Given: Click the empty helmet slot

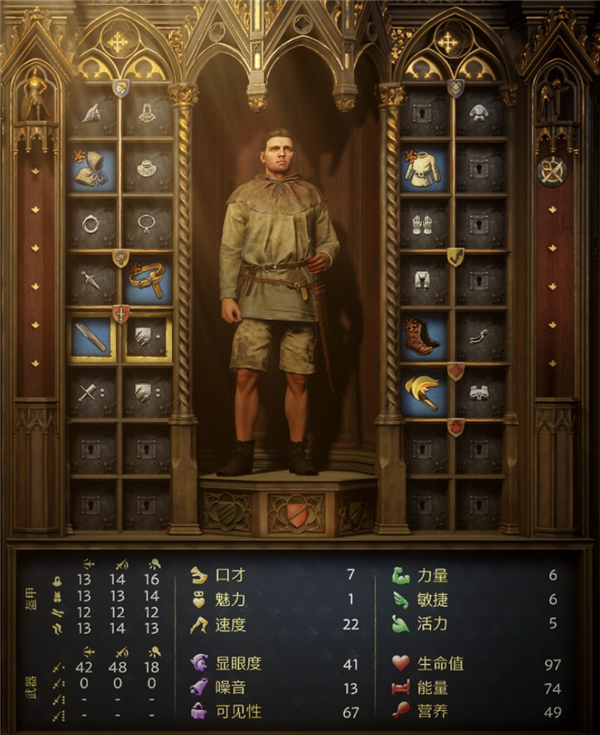Looking at the screenshot, I should [91, 114].
